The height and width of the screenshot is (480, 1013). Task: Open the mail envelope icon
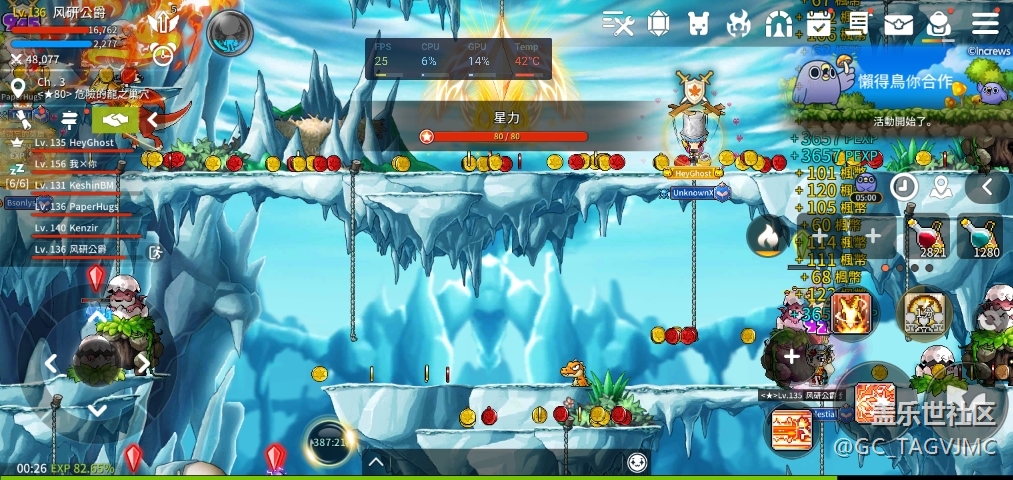point(899,23)
